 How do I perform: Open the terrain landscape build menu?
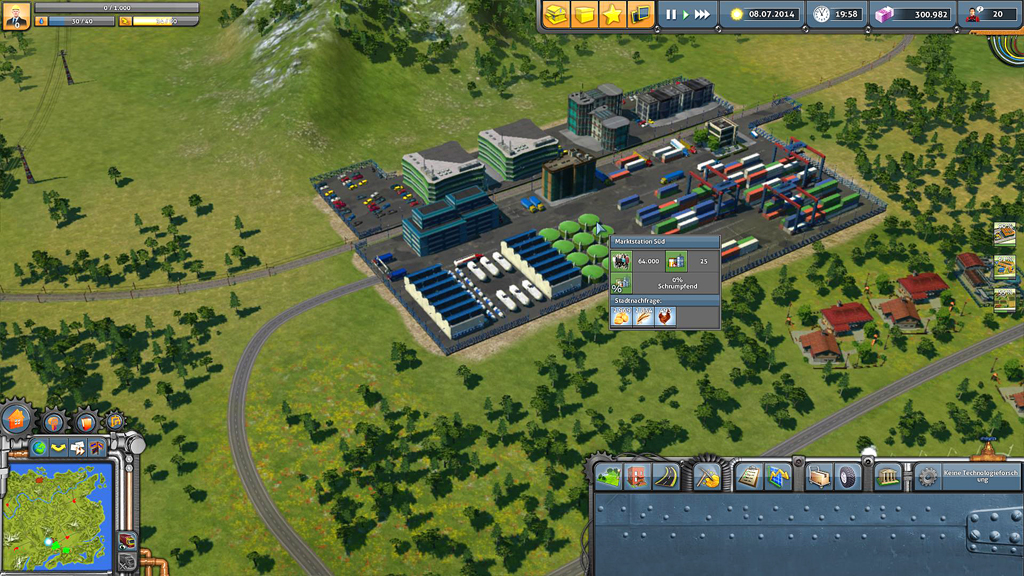(608, 477)
